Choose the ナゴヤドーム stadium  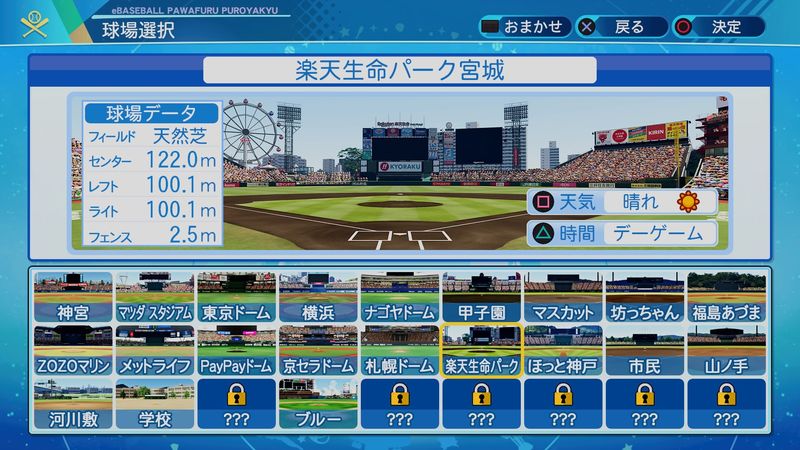(x=400, y=298)
